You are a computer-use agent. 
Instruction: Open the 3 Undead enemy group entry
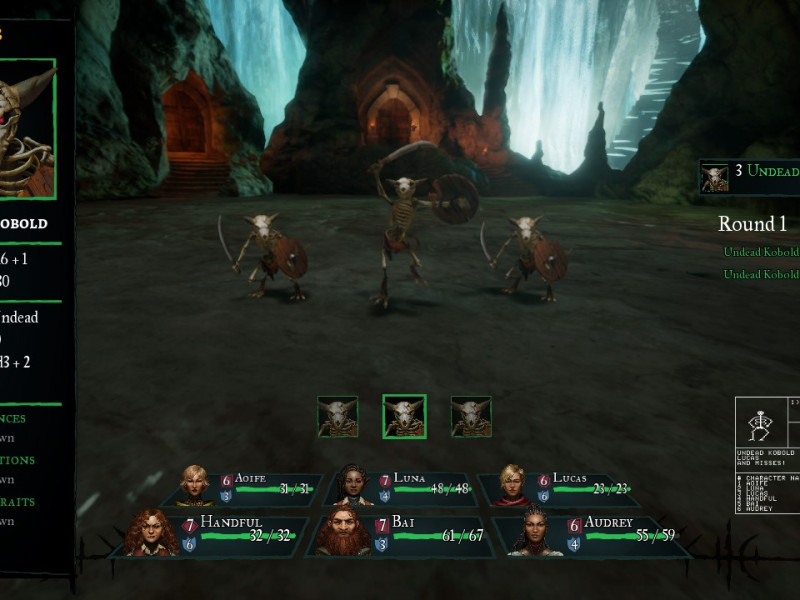tap(750, 176)
